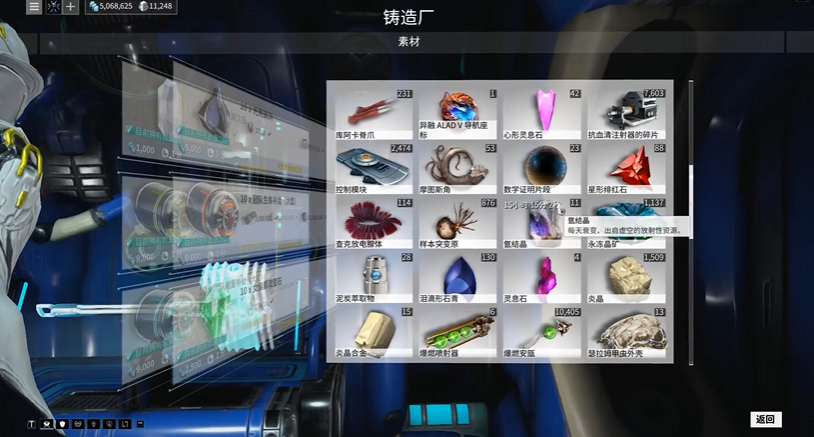
Task: Choose the 数学证明片段 orb slot
Action: pyautogui.click(x=542, y=167)
